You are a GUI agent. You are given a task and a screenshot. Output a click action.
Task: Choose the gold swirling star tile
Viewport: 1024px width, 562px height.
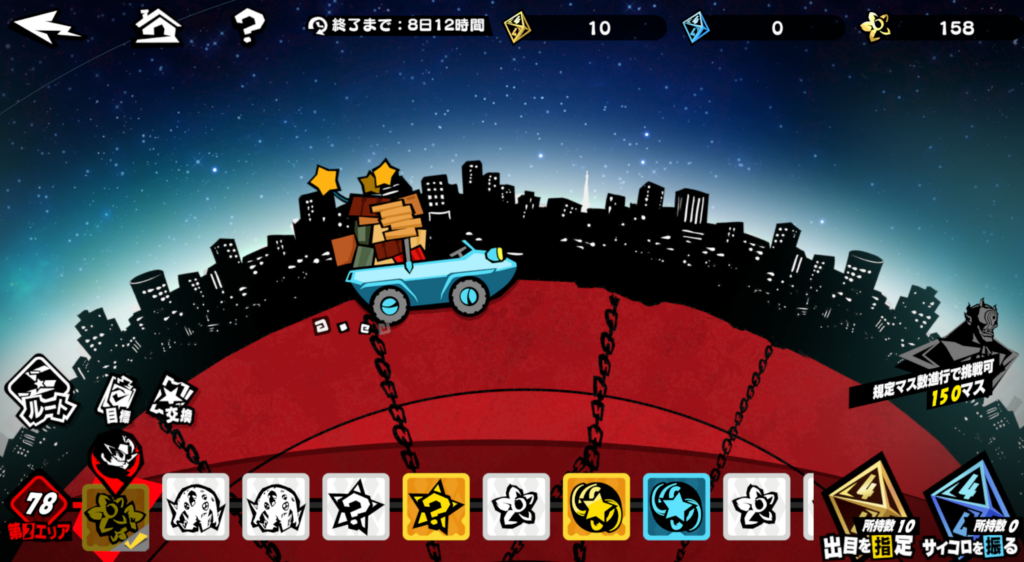tap(596, 507)
